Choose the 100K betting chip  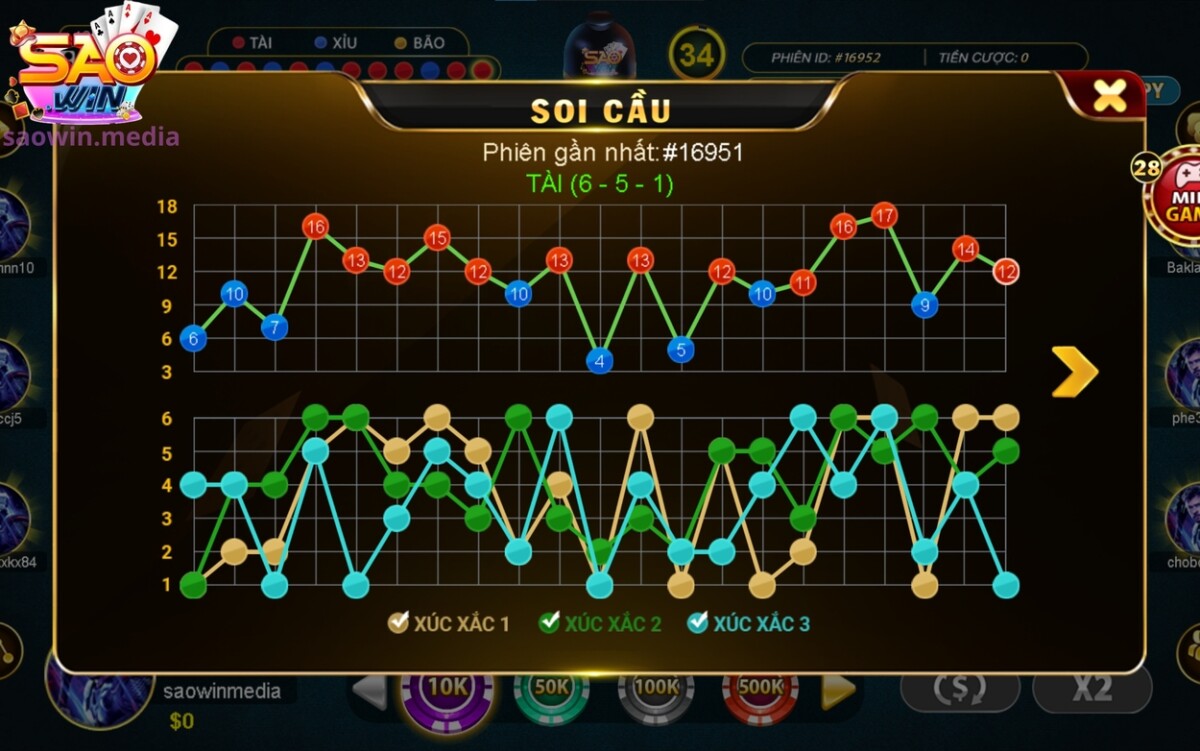pos(656,689)
